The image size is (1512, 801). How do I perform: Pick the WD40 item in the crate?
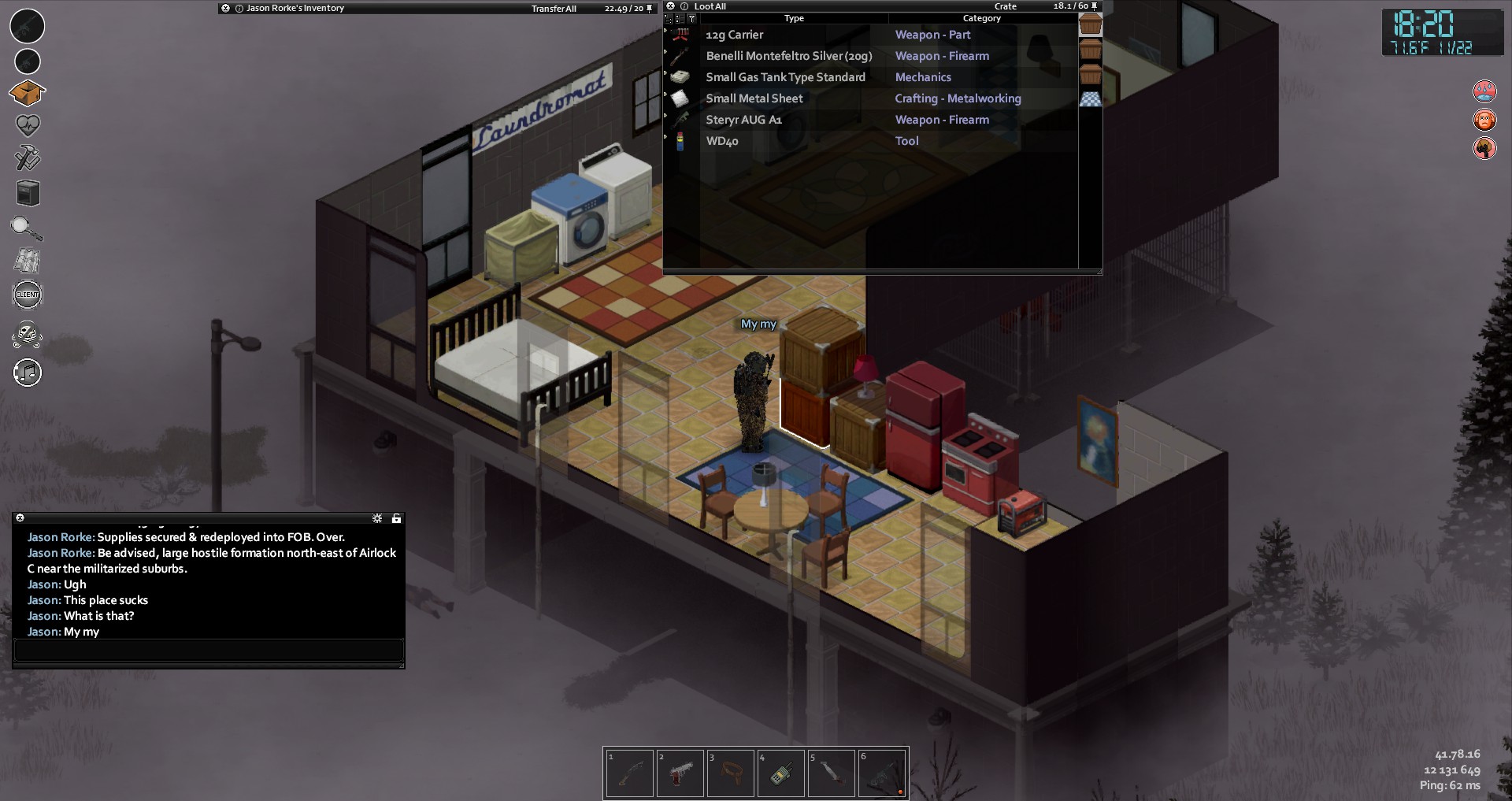coord(721,141)
